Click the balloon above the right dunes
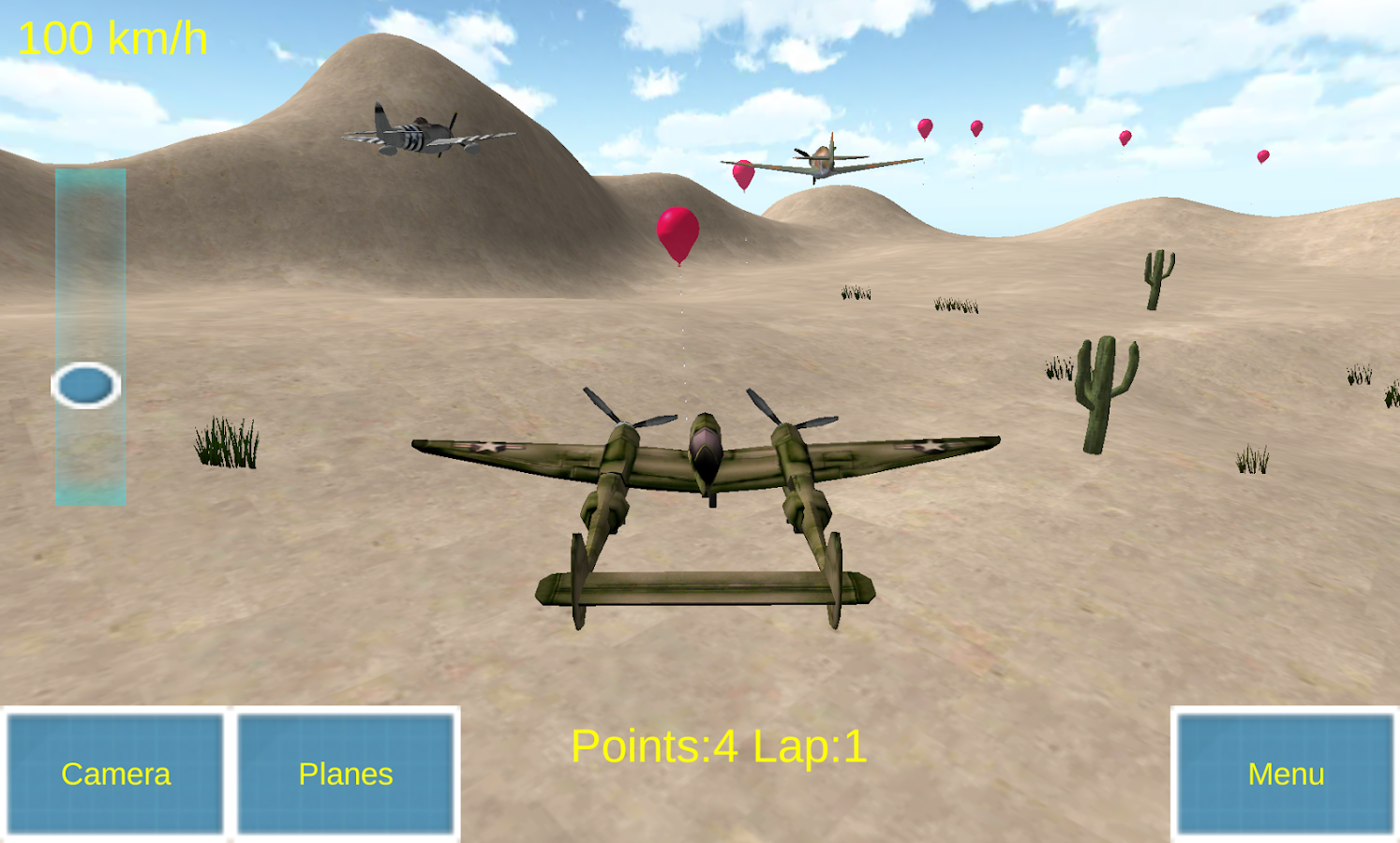1400x843 pixels. pyautogui.click(x=1124, y=139)
